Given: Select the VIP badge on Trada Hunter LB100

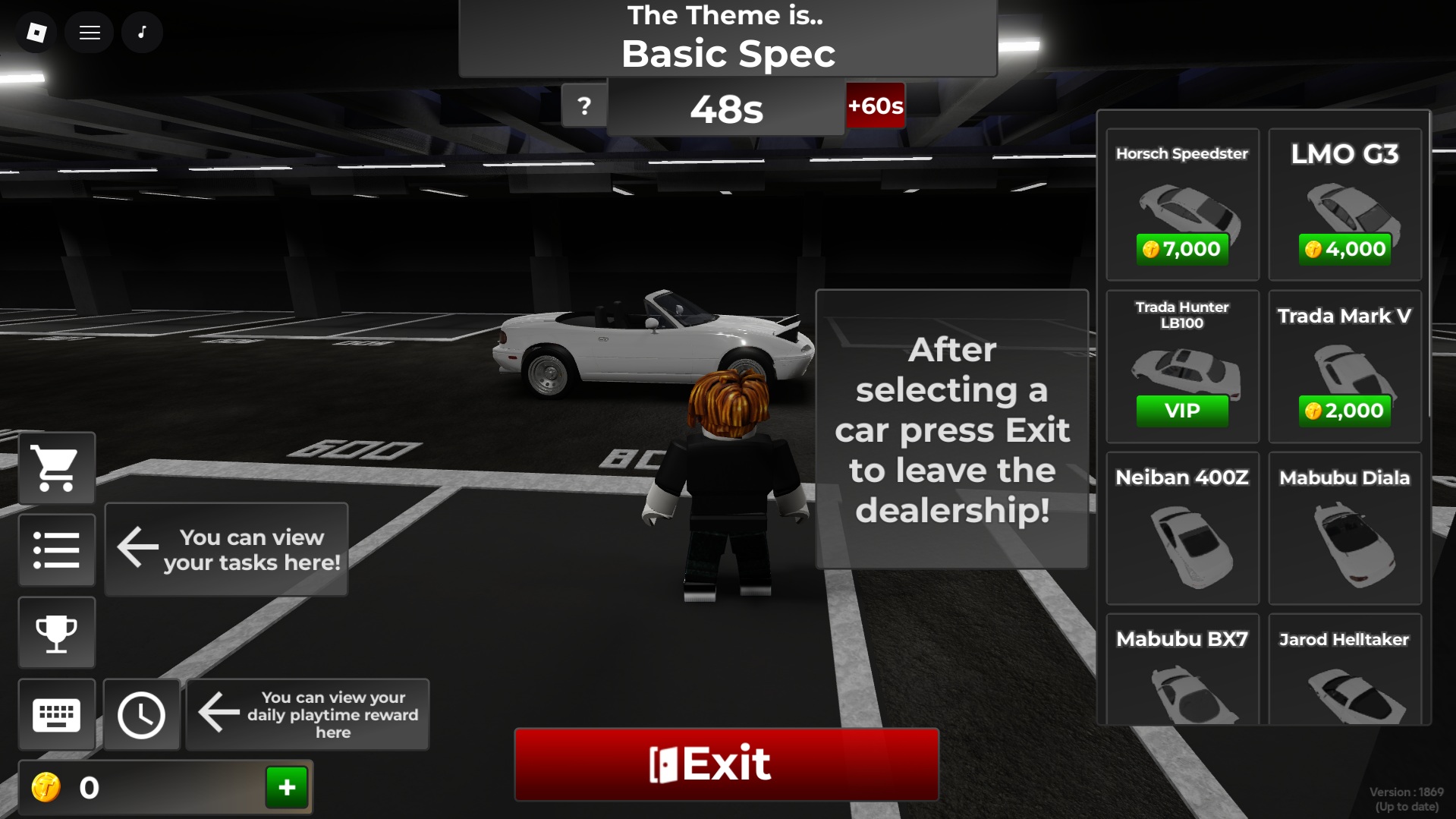Looking at the screenshot, I should (x=1181, y=411).
